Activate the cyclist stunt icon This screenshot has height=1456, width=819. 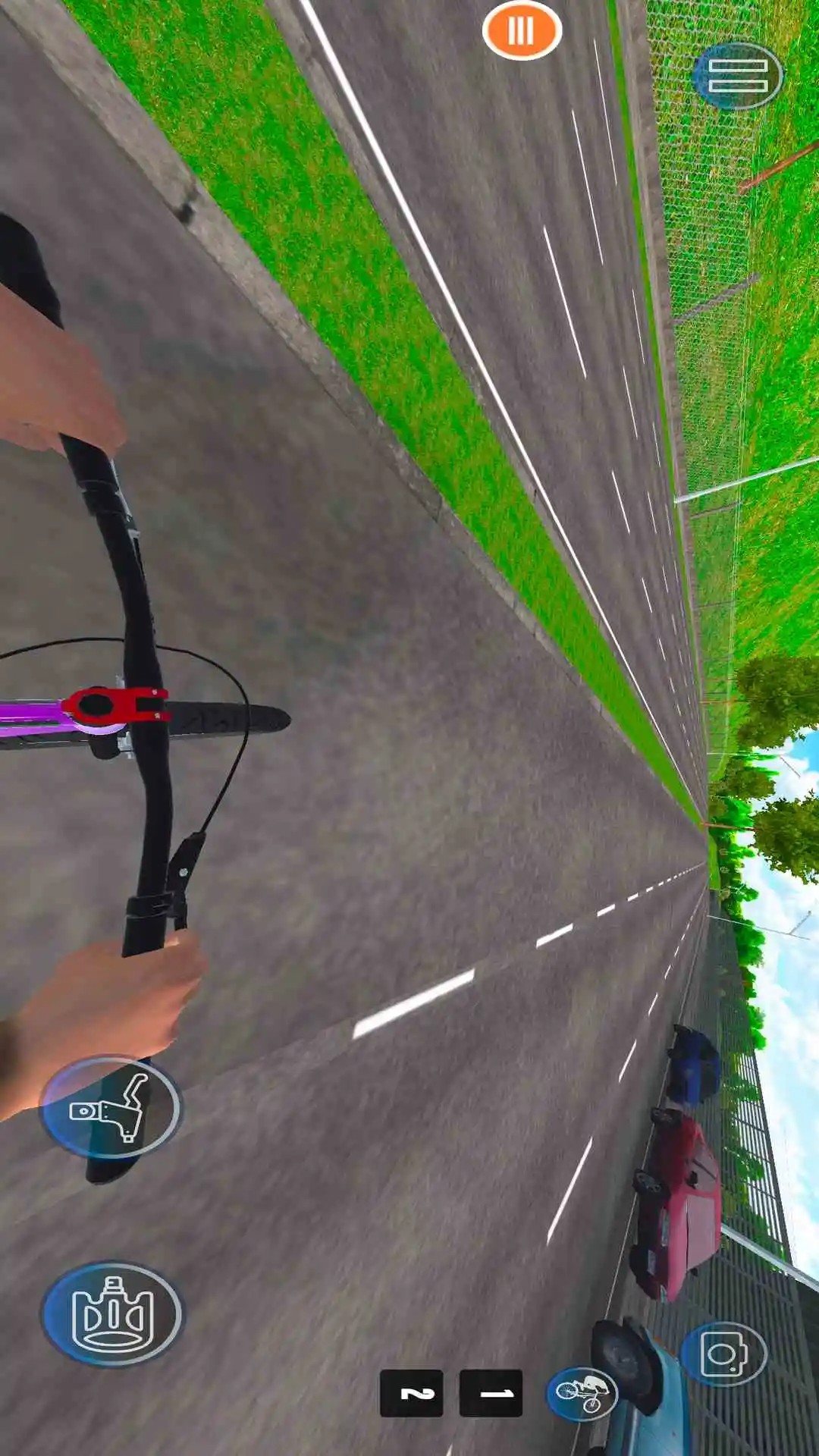[582, 1392]
